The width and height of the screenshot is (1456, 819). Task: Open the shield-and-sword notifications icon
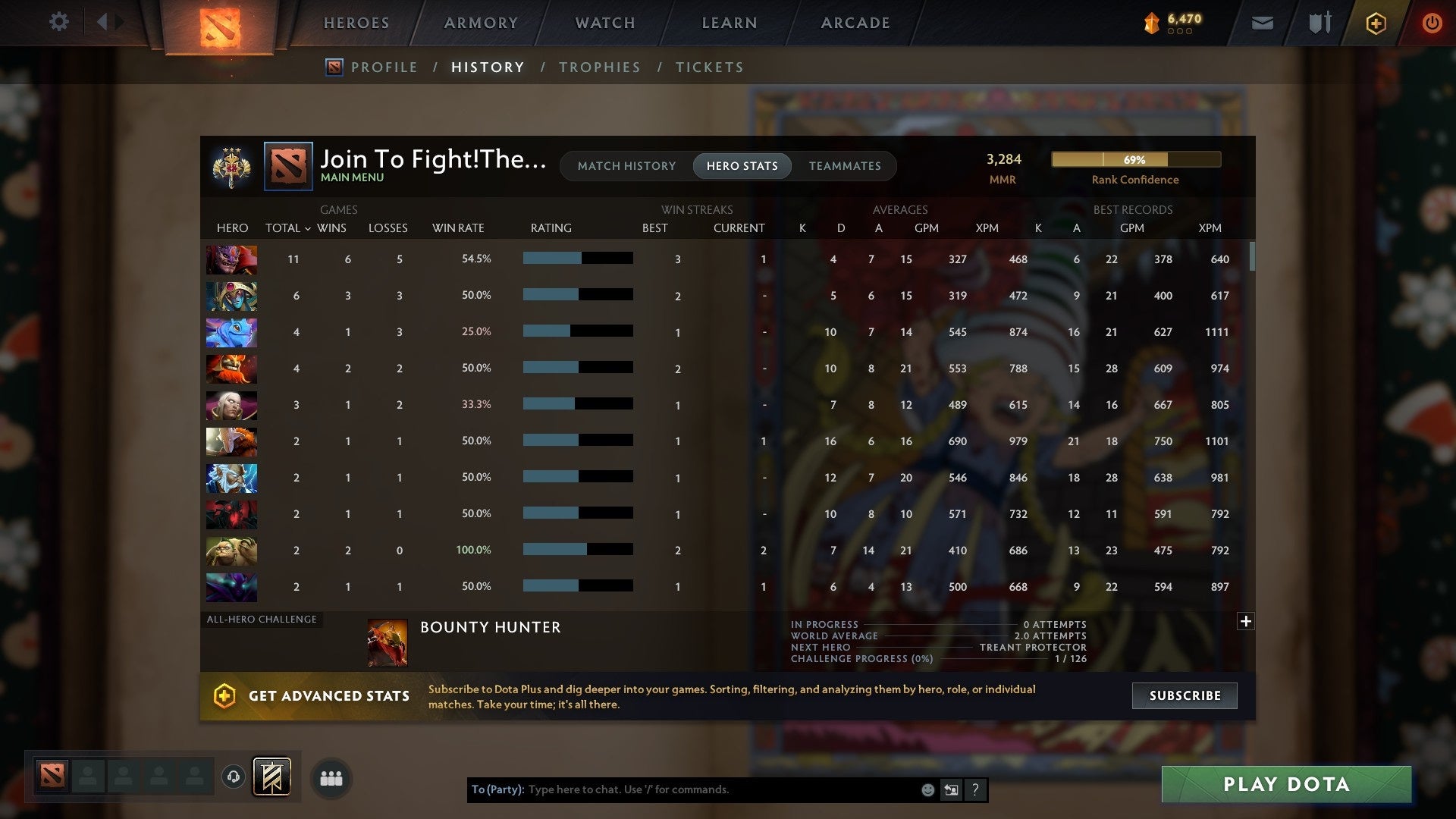click(1319, 23)
